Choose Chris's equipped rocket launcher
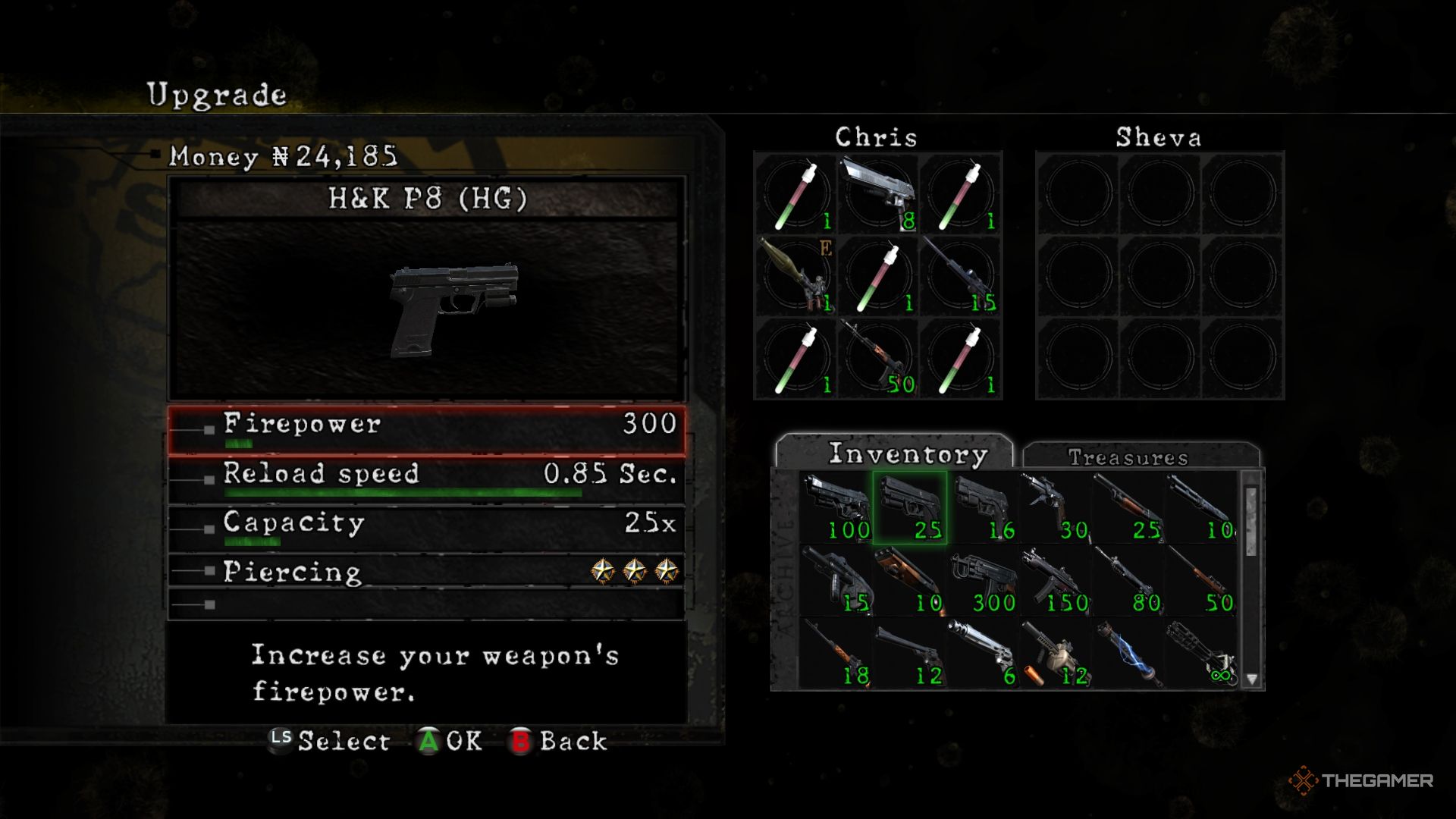Screen dimensions: 1456x819 [x=795, y=276]
